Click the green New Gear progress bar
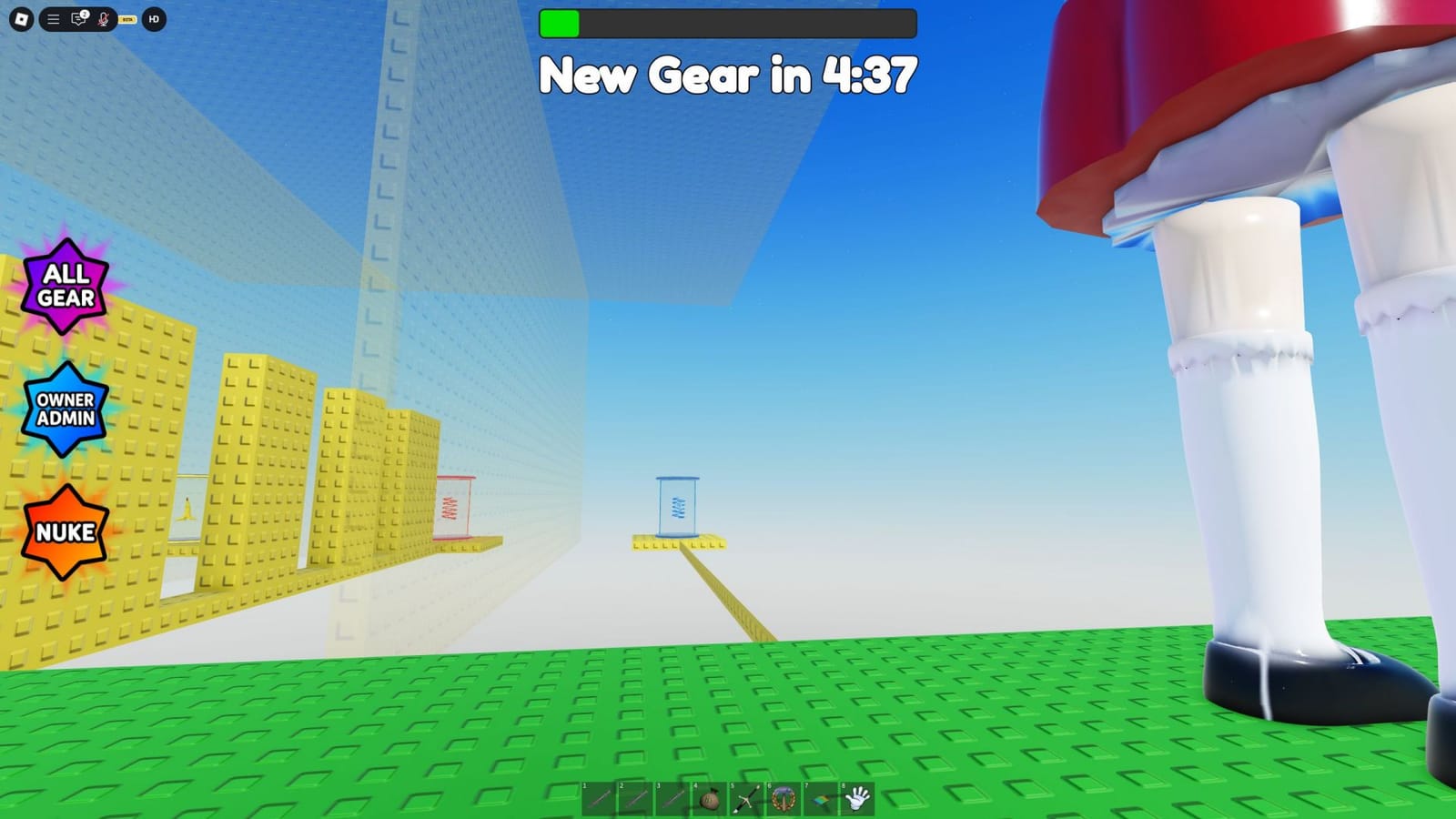The image size is (1456, 819). (x=561, y=23)
